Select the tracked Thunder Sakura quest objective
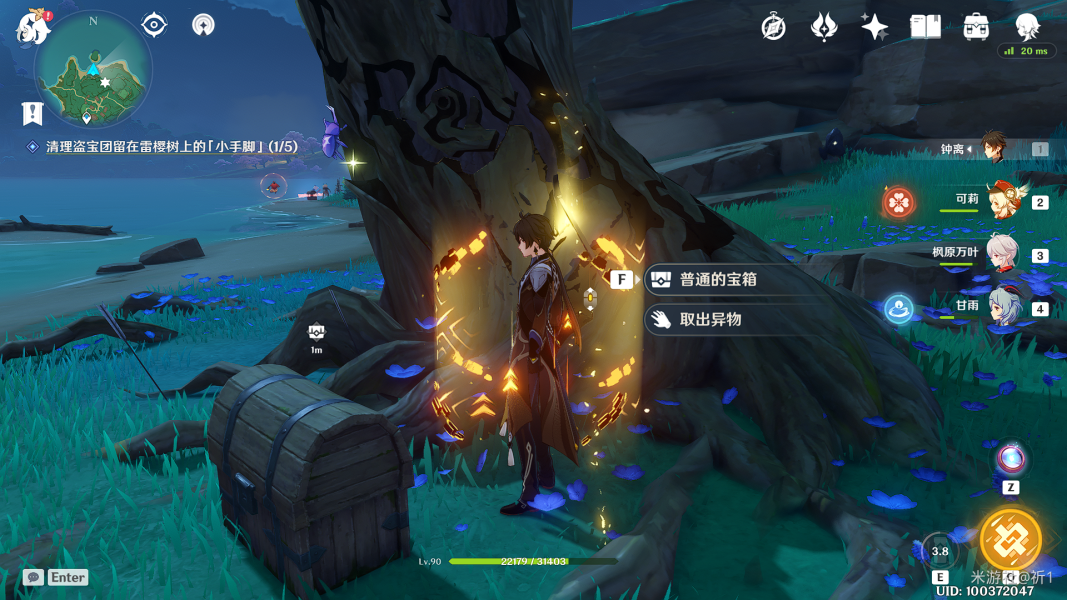Image resolution: width=1067 pixels, height=600 pixels. pos(171,147)
